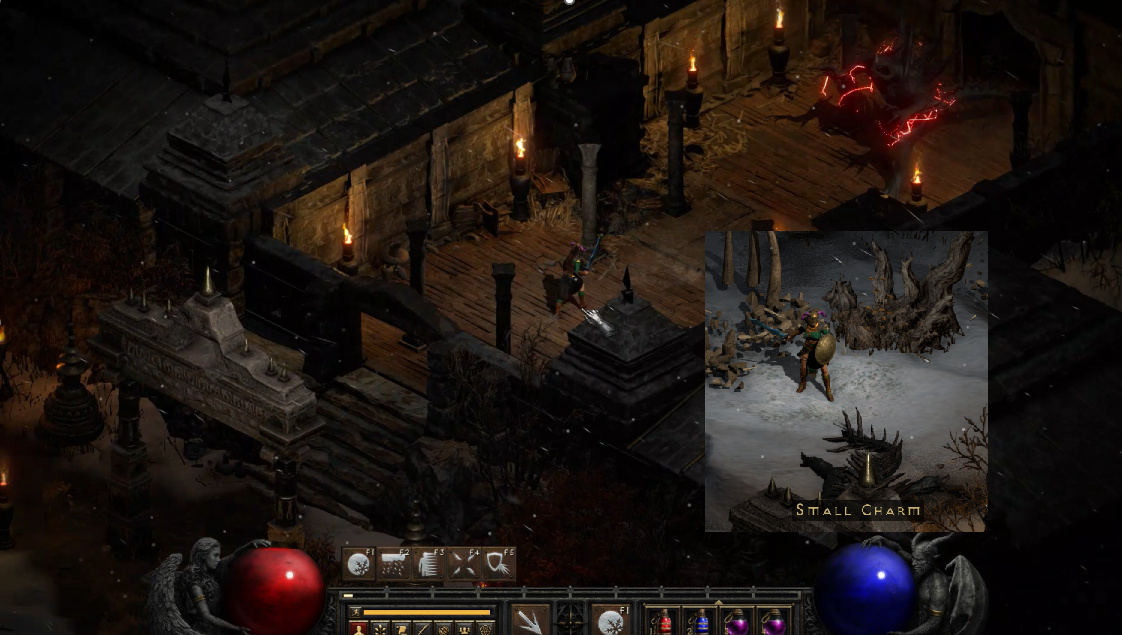Screen dimensions: 1122x635
Task: Open the left skill slot with arrows icon
Action: pyautogui.click(x=531, y=621)
